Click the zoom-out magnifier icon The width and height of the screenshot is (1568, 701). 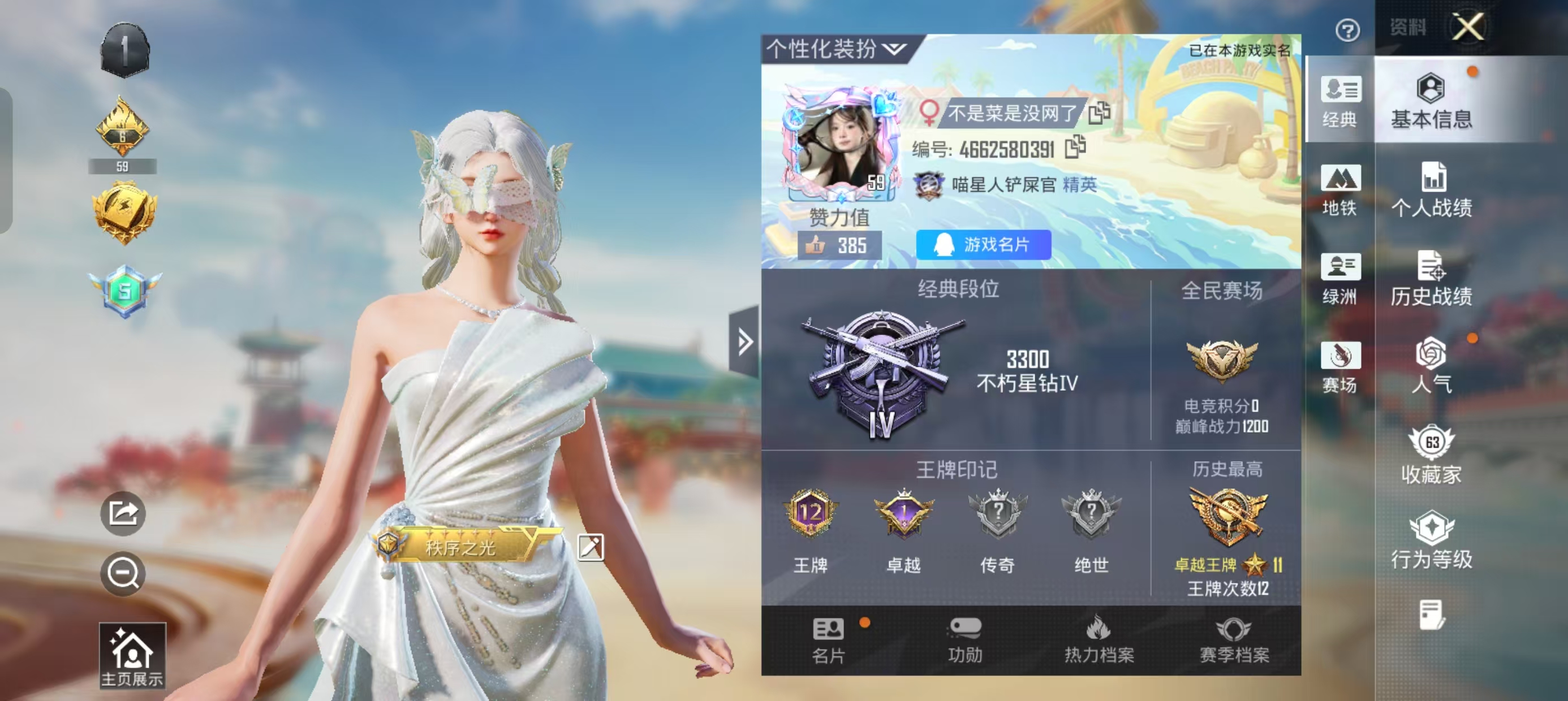coord(124,572)
